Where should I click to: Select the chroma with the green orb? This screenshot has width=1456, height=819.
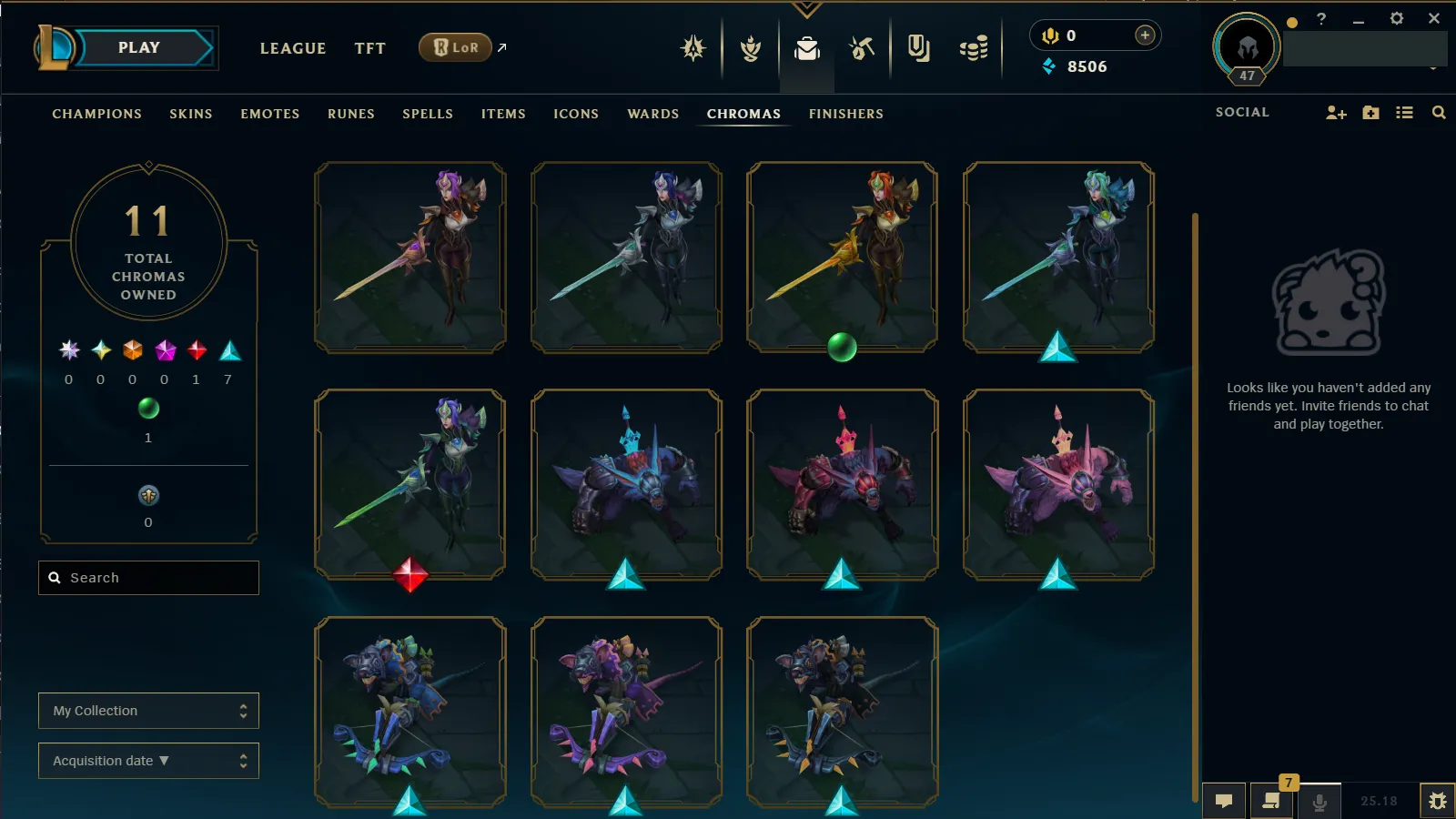(842, 258)
